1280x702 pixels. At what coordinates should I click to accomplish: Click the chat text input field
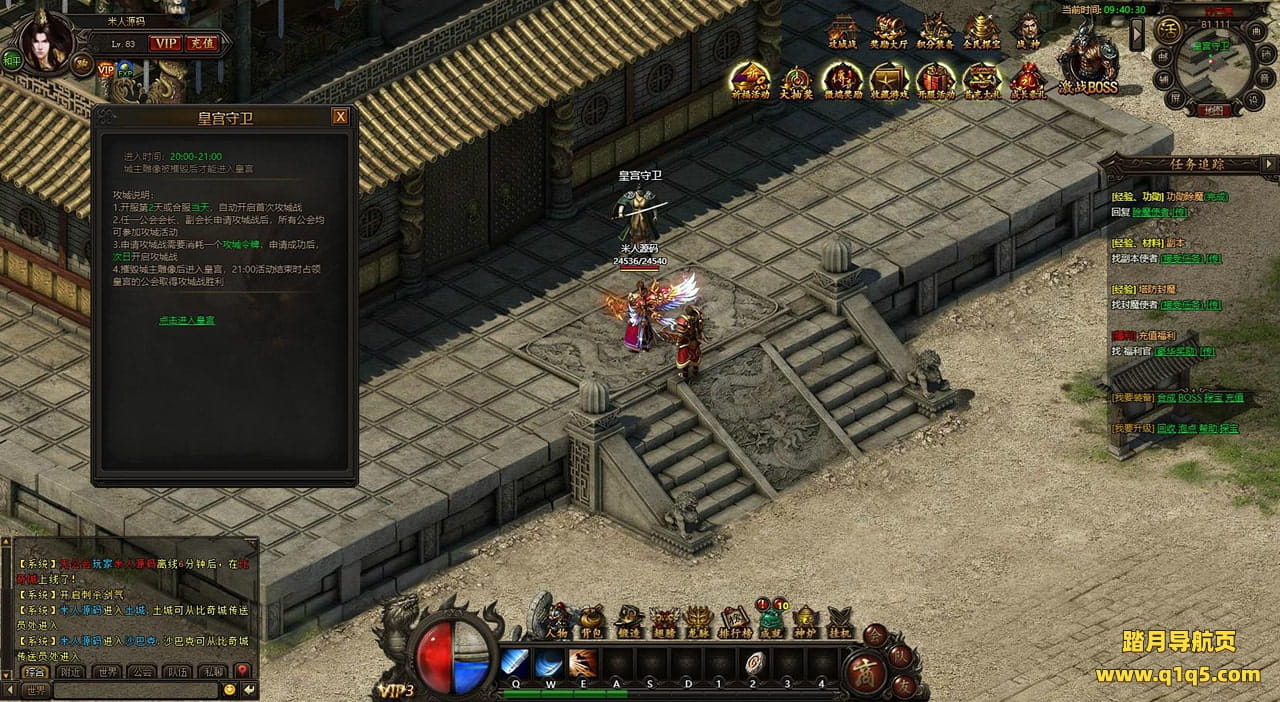pos(135,689)
